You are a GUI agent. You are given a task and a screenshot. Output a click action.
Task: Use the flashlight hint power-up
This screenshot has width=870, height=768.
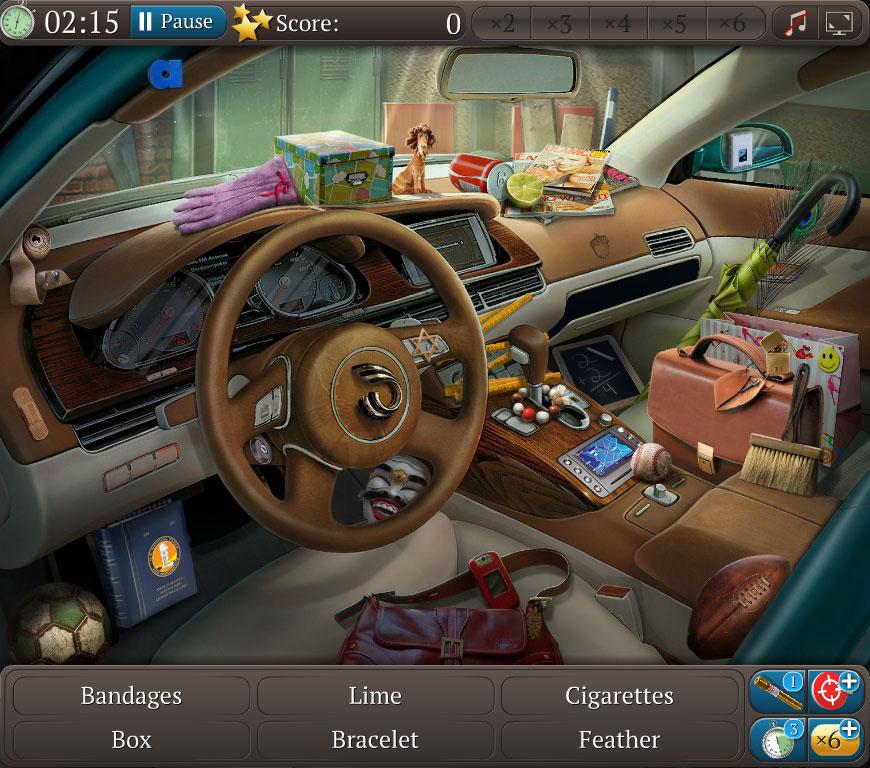[777, 692]
